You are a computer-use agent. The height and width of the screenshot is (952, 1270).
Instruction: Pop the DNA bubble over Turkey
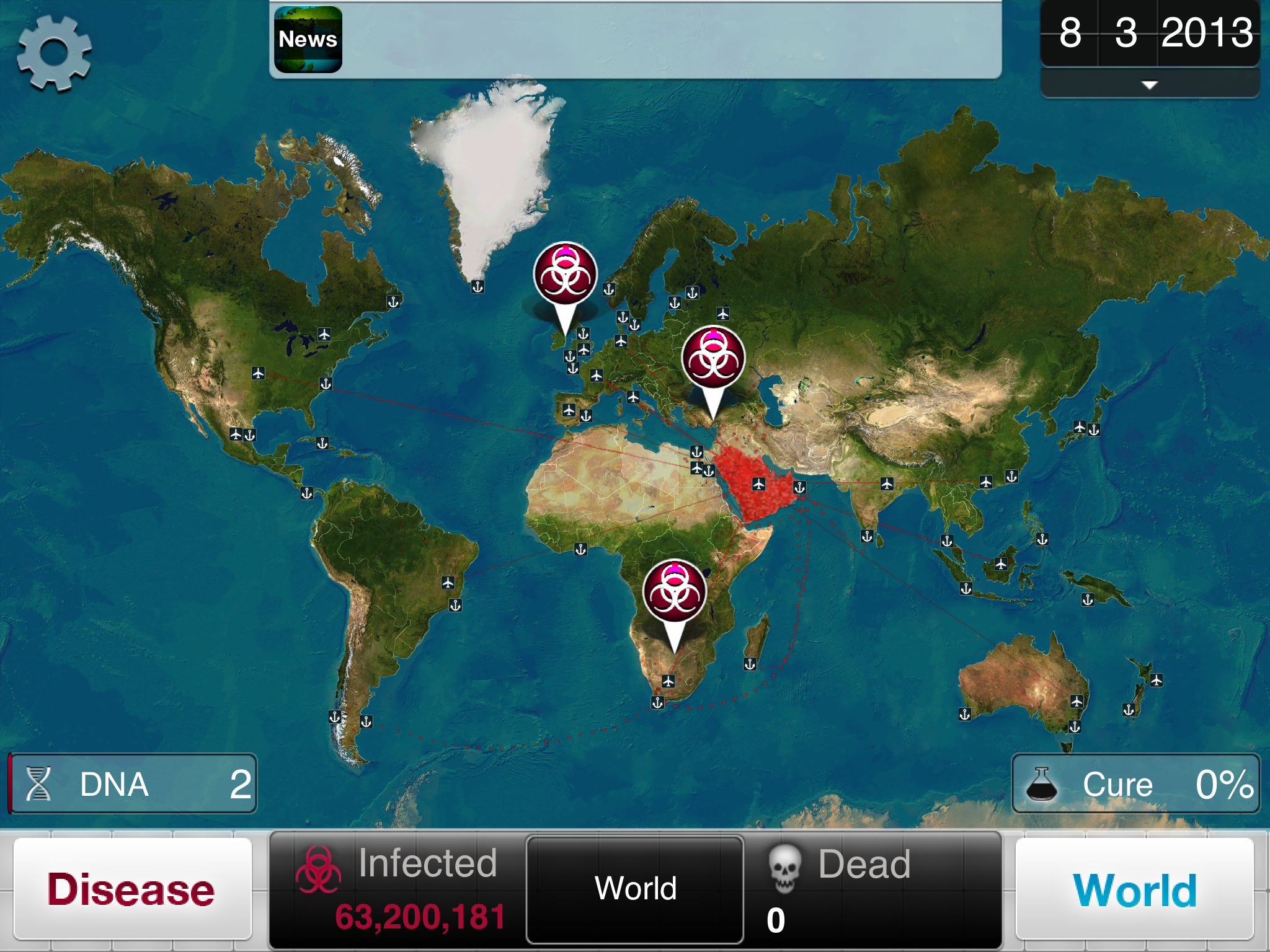(713, 359)
